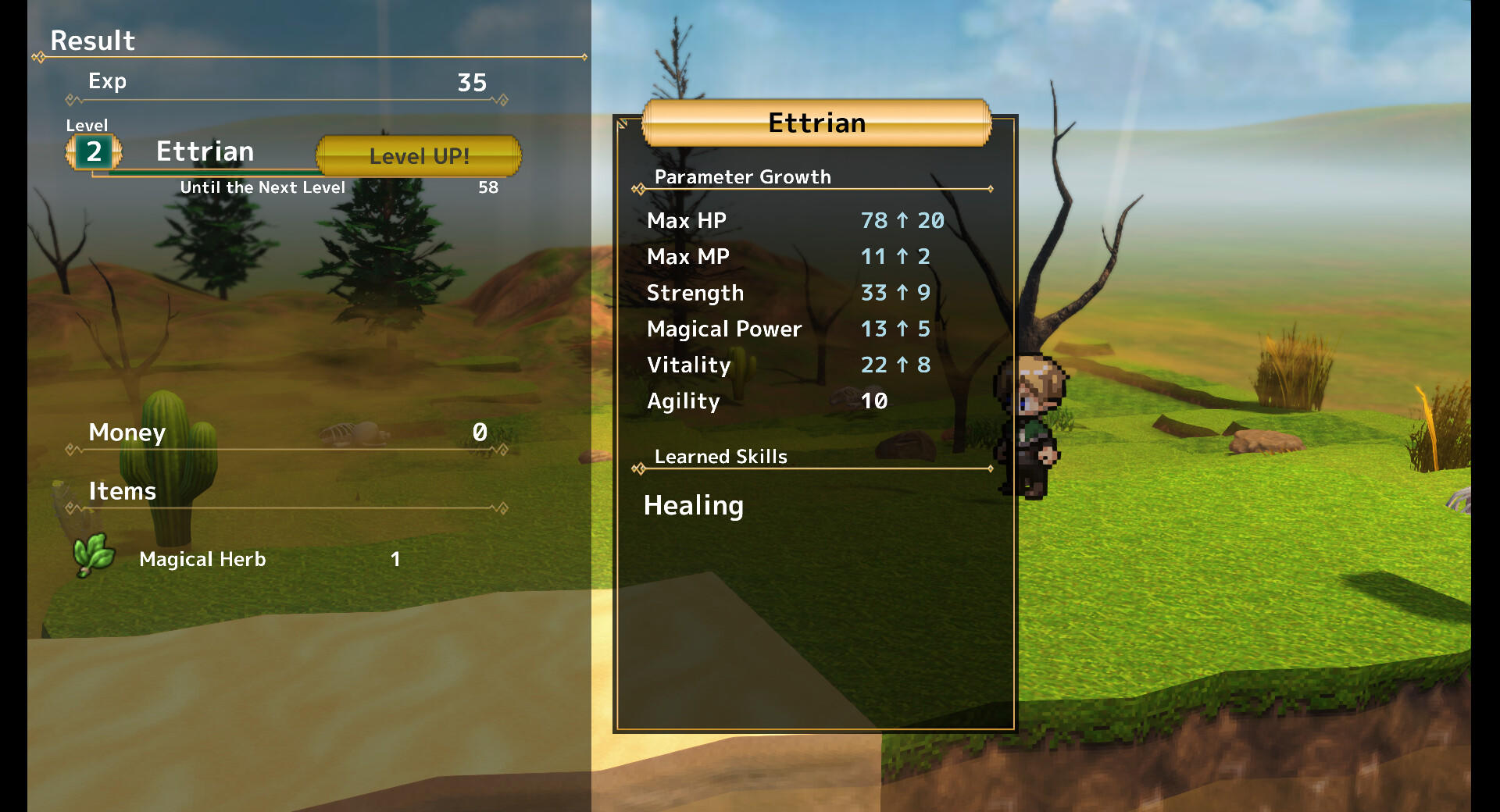Click the diamond ornament beside Parameter Growth
Image resolution: width=1500 pixels, height=812 pixels.
(639, 188)
